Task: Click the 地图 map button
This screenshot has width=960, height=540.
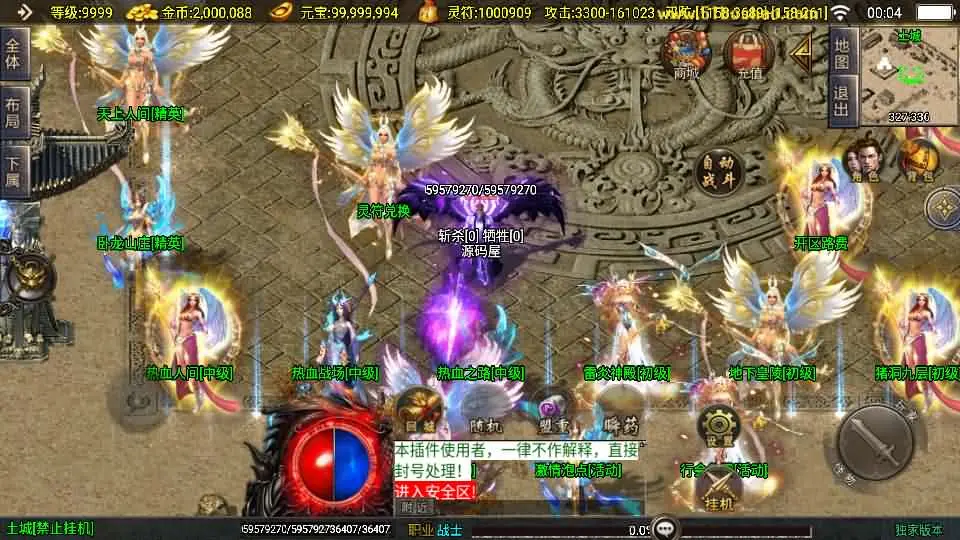Action: 842,54
